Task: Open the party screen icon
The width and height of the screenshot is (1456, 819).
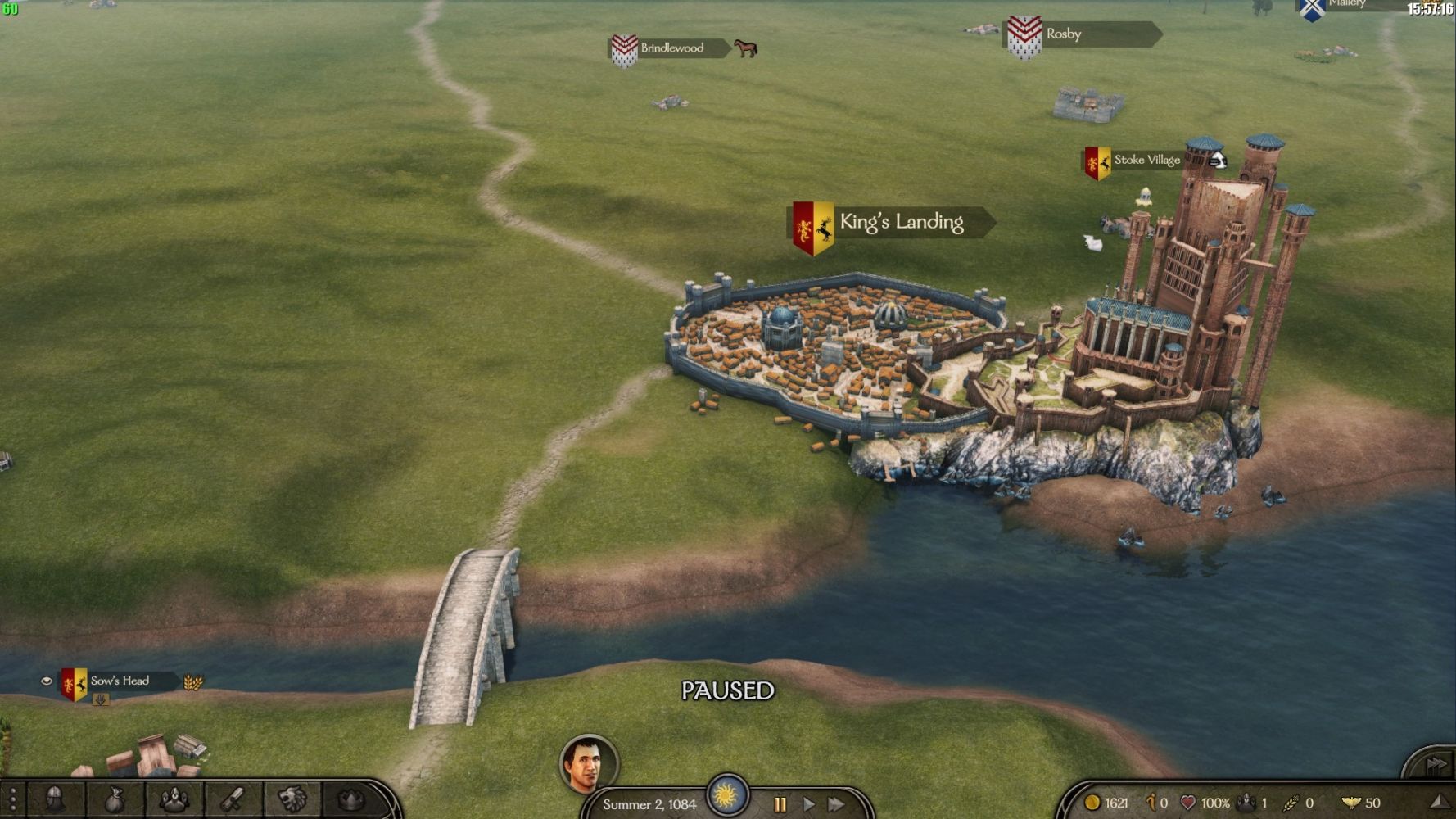Action: click(174, 799)
